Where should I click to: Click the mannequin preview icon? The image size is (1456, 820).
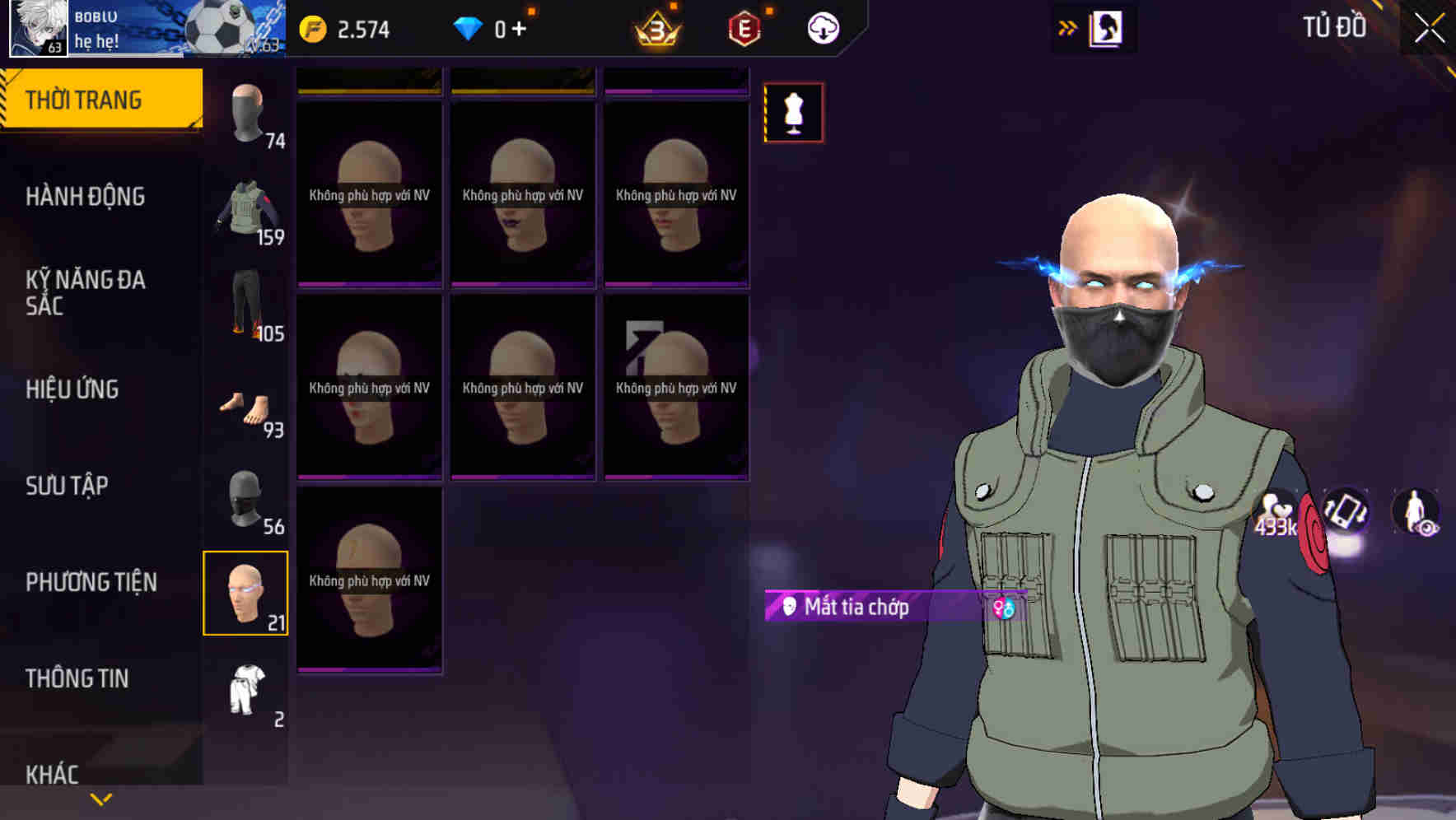pos(793,113)
